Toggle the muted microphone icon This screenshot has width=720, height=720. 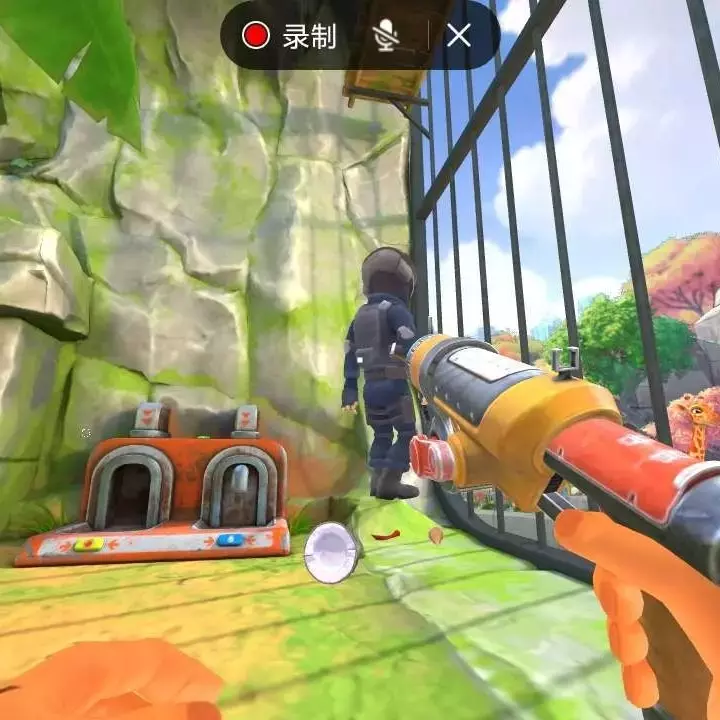click(386, 36)
